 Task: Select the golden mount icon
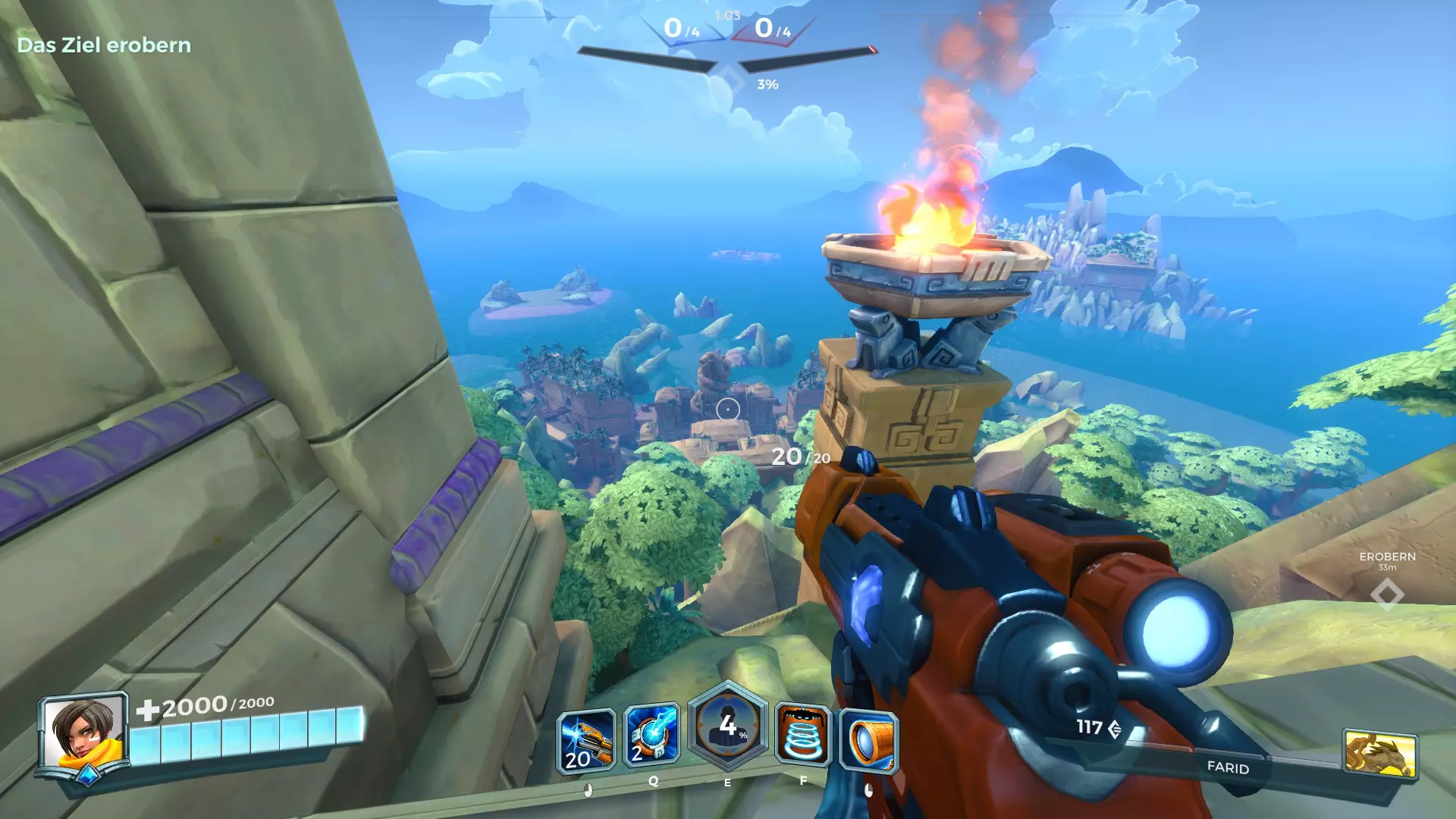(x=1379, y=753)
